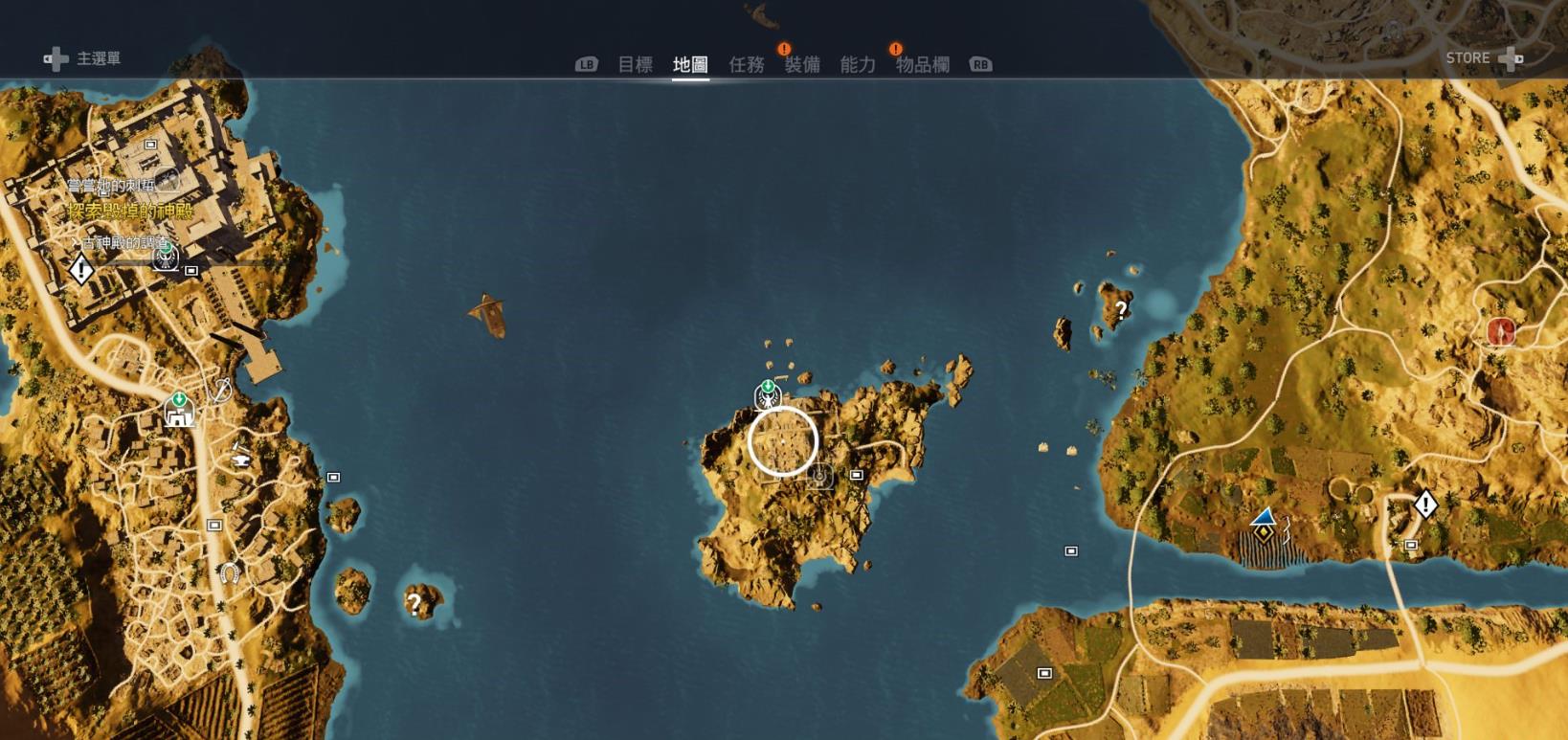Click the white circle map cursor

click(x=783, y=441)
